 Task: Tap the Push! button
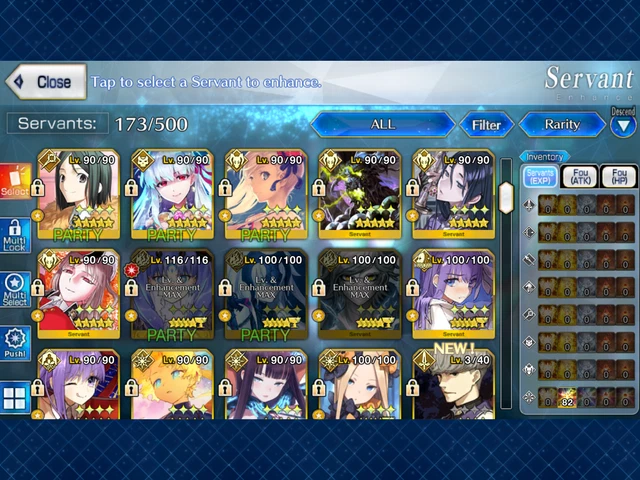click(x=15, y=344)
